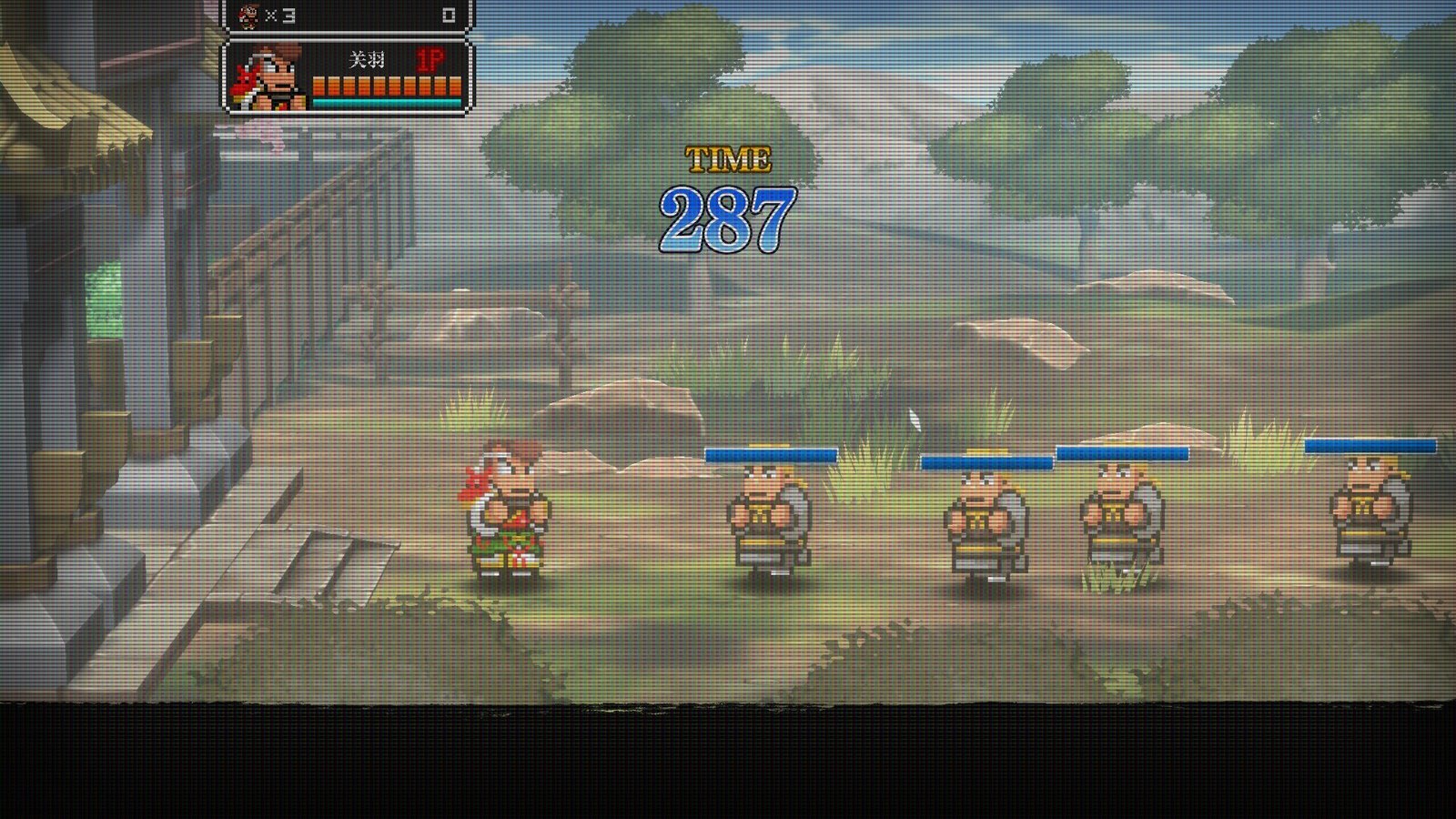Click the red 1P player indicator
This screenshot has height=819, width=1456.
coord(430,59)
